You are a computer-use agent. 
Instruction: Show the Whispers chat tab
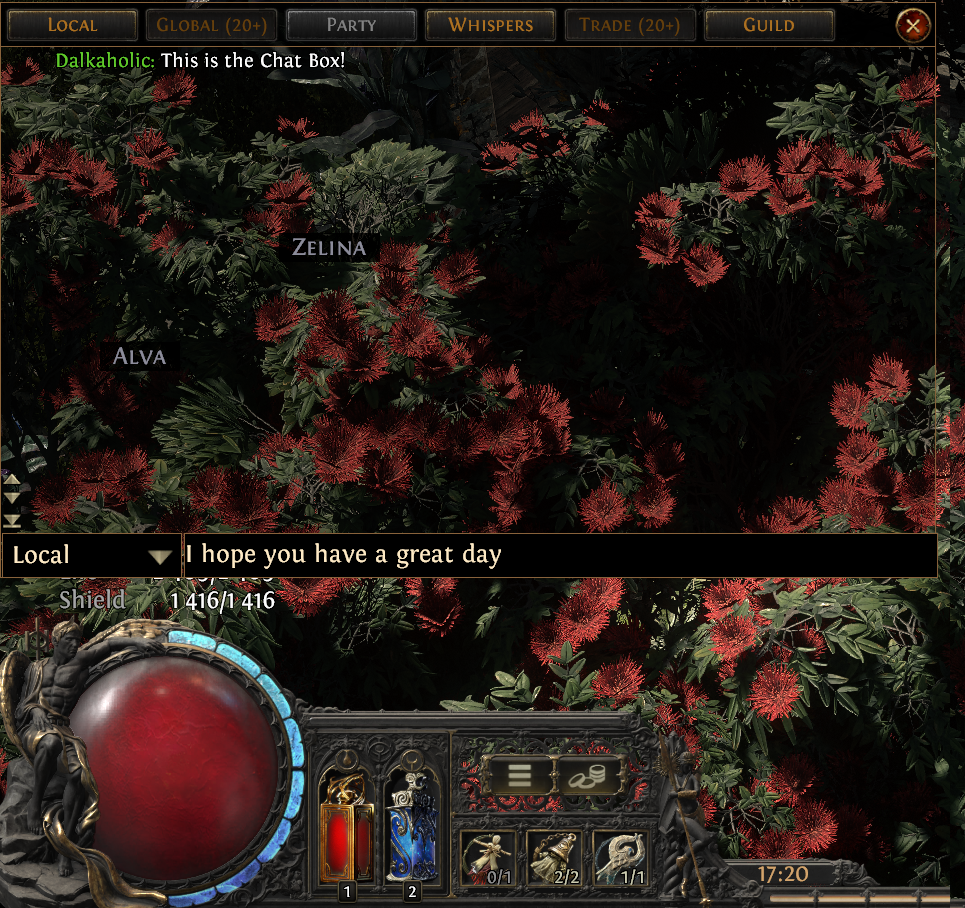(x=490, y=24)
